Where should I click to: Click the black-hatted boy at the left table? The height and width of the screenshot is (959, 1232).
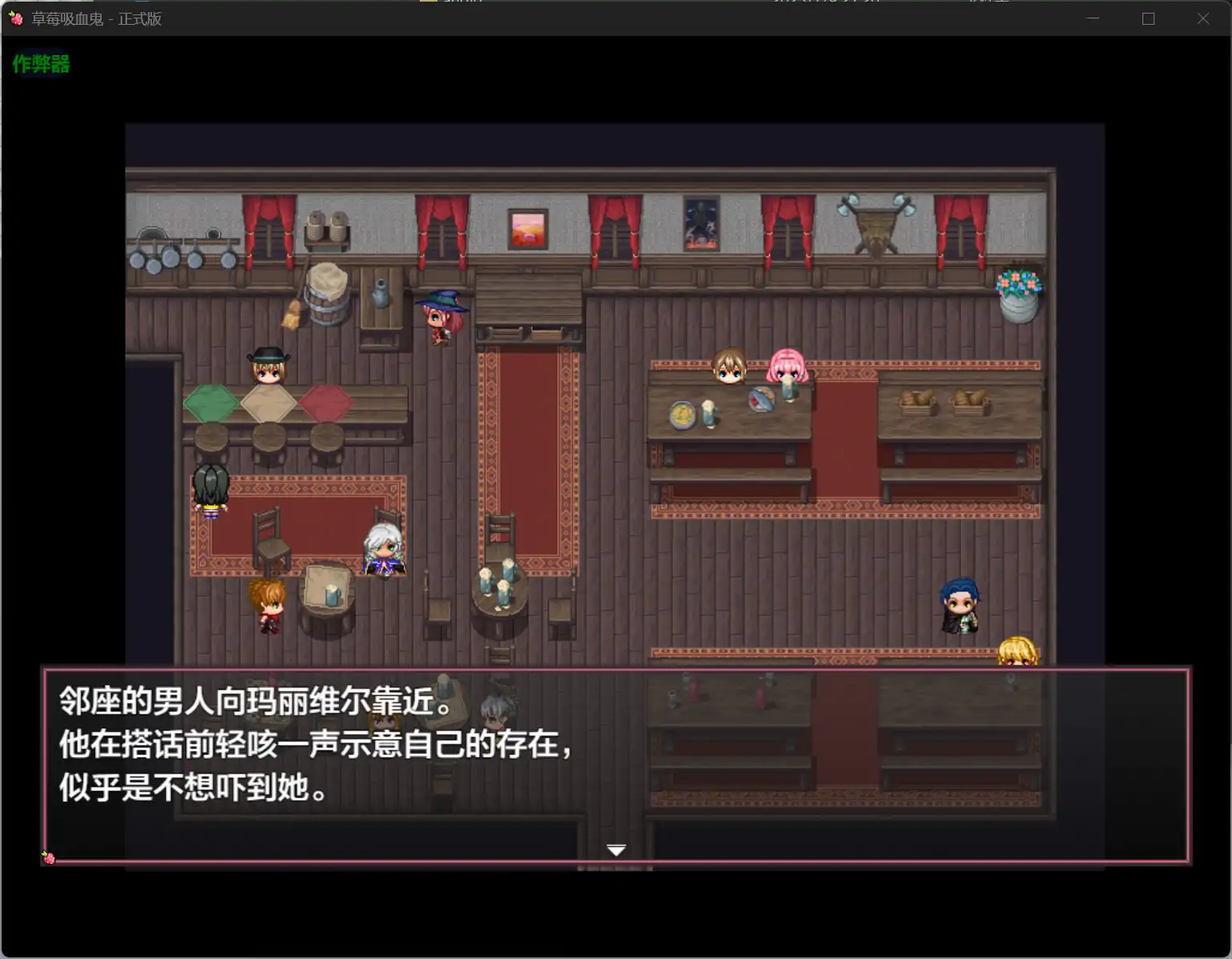click(x=267, y=369)
